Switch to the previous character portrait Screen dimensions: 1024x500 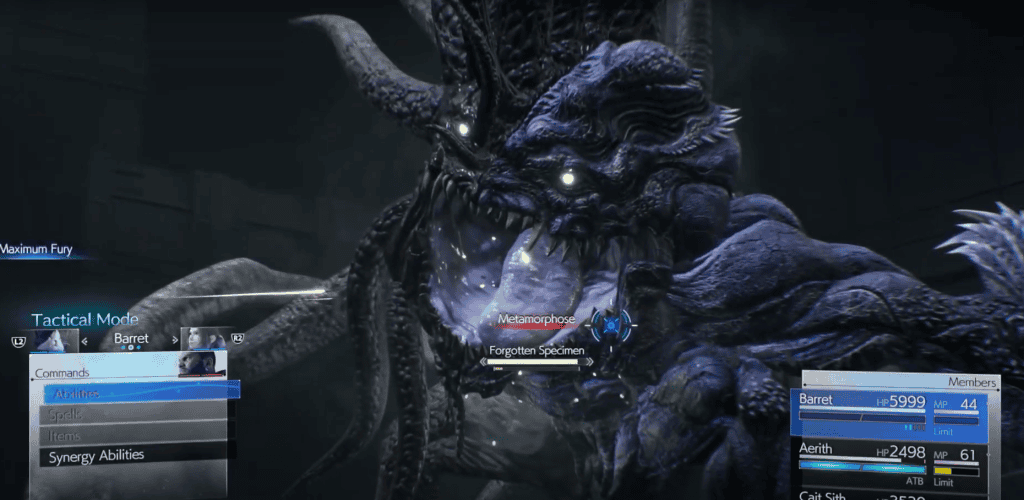tap(56, 340)
